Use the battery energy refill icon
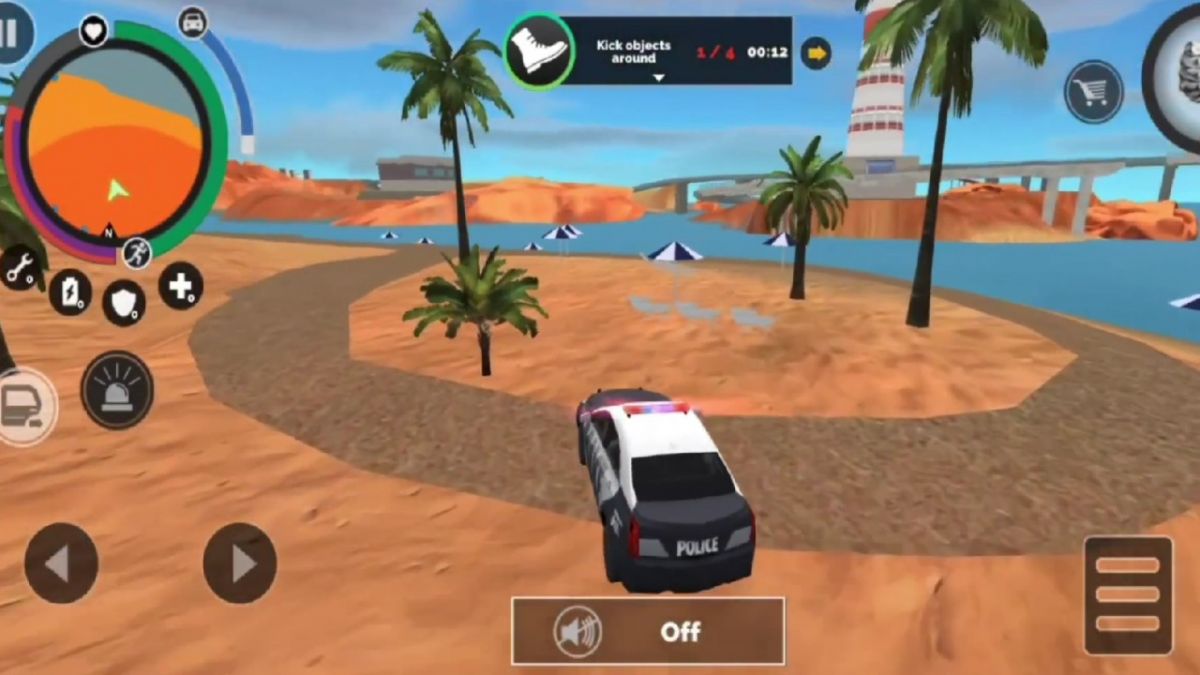This screenshot has width=1200, height=675. [70, 292]
